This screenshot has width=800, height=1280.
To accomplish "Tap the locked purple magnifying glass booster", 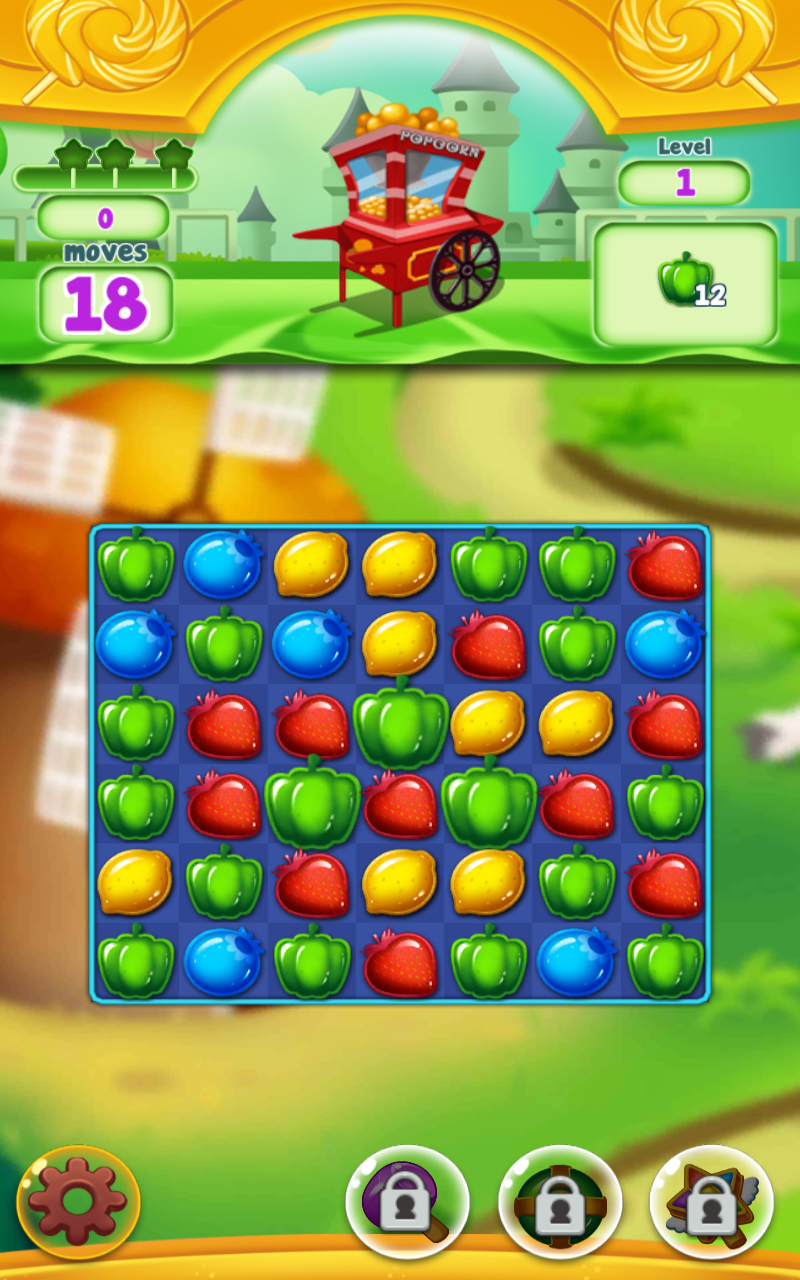I will click(407, 1201).
